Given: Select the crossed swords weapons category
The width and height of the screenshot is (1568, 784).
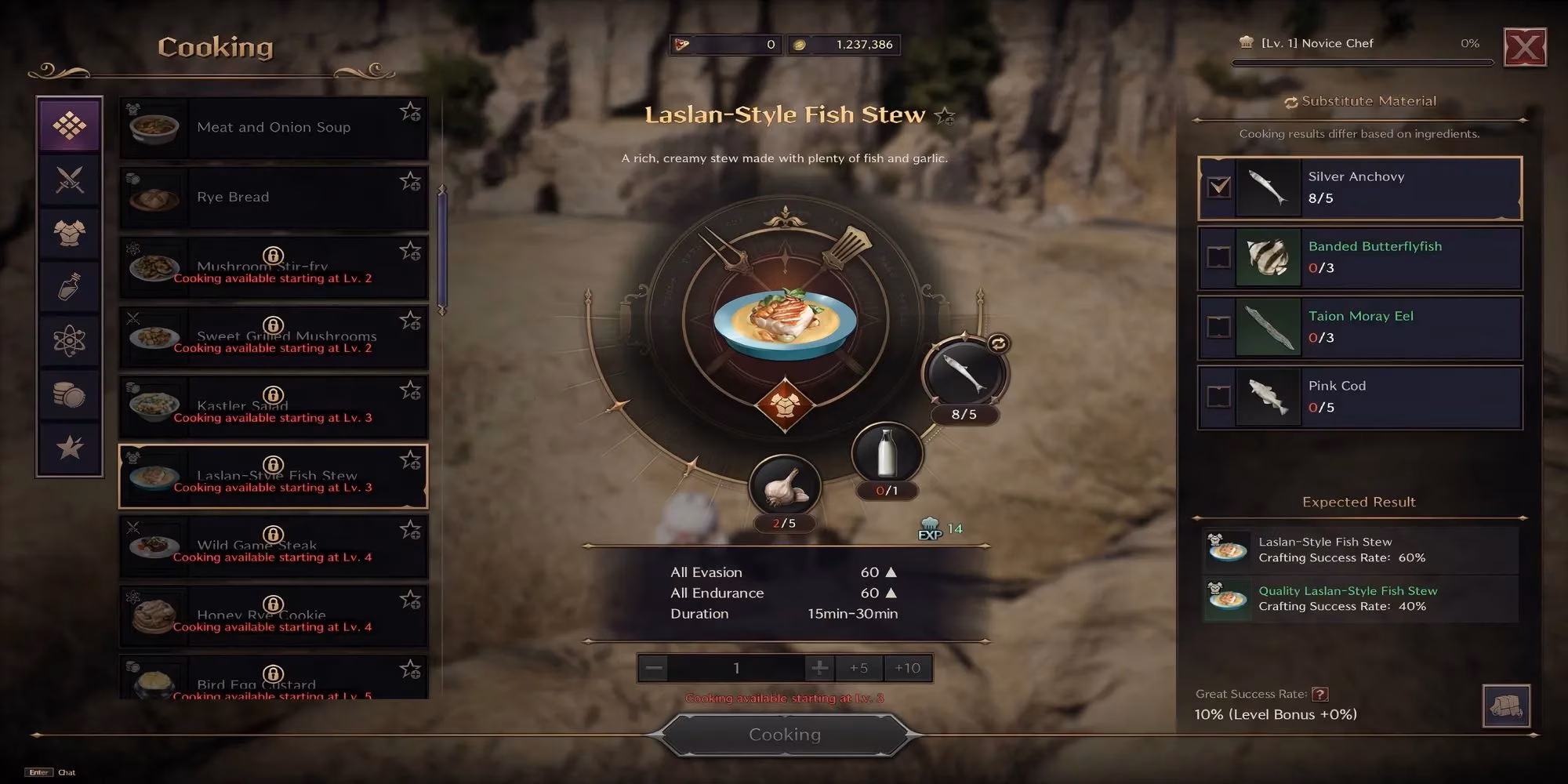Looking at the screenshot, I should pos(69,180).
